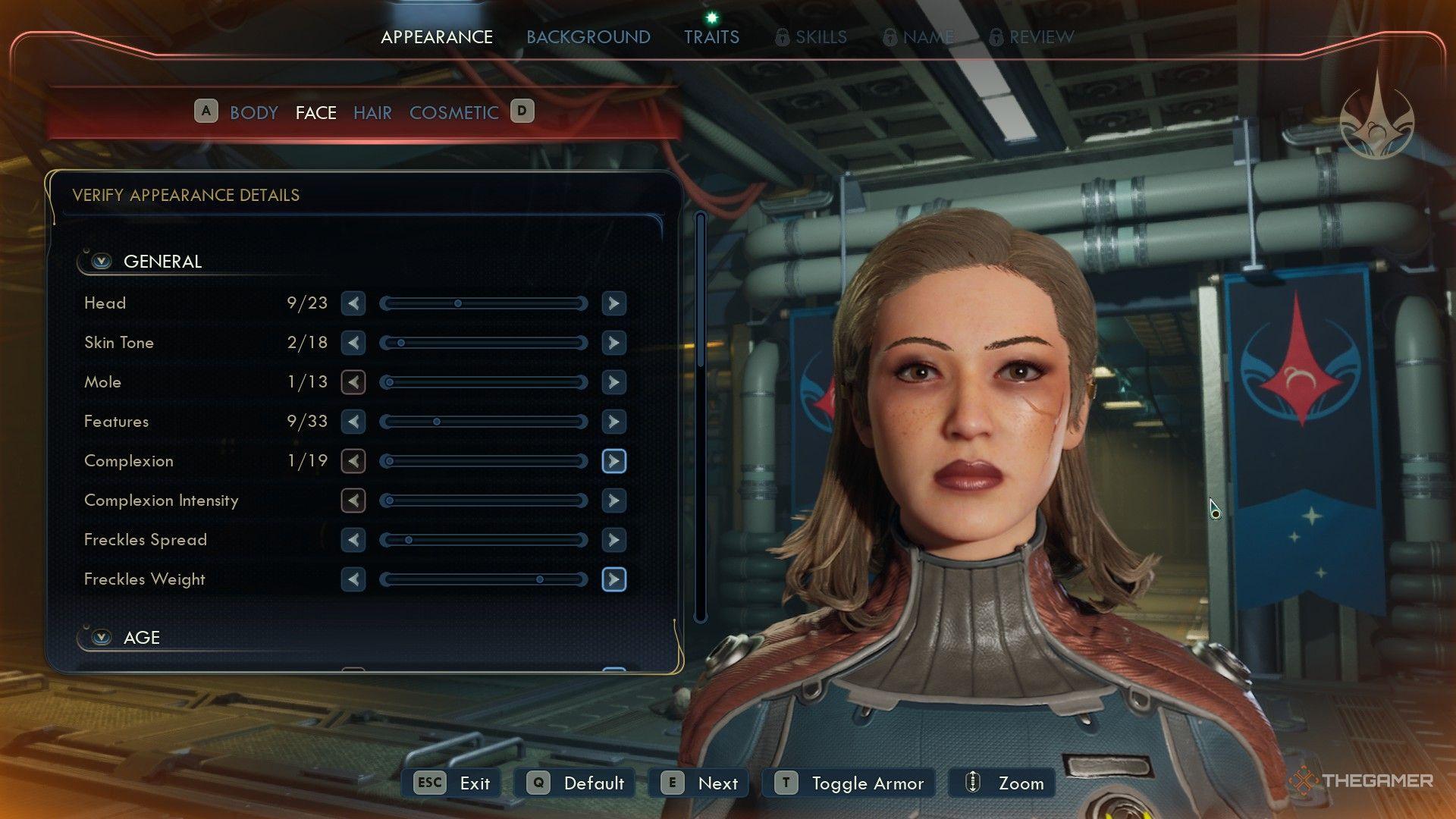
Task: Step Skin Tone back with the left arrow
Action: [x=353, y=343]
